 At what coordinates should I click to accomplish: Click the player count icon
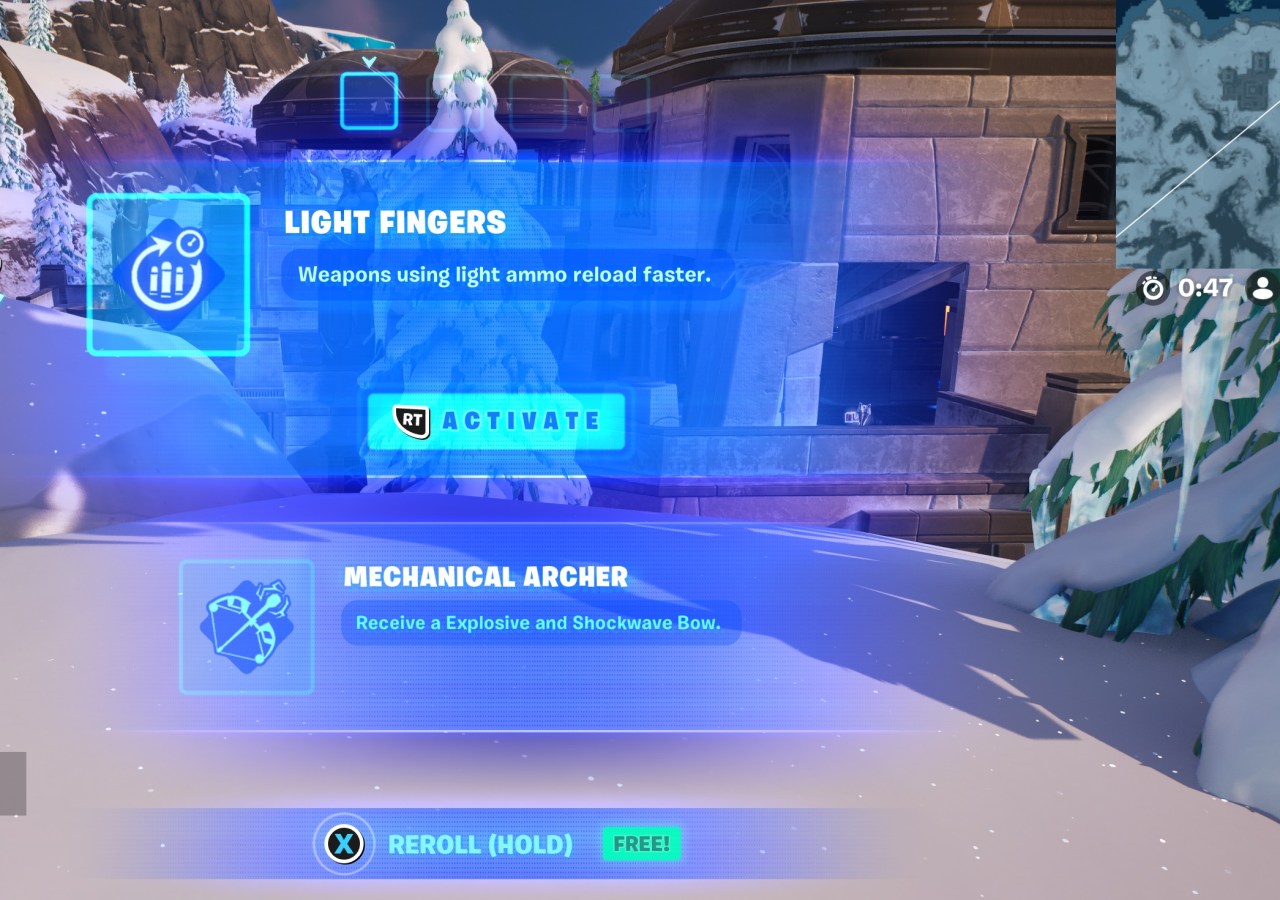click(1262, 289)
